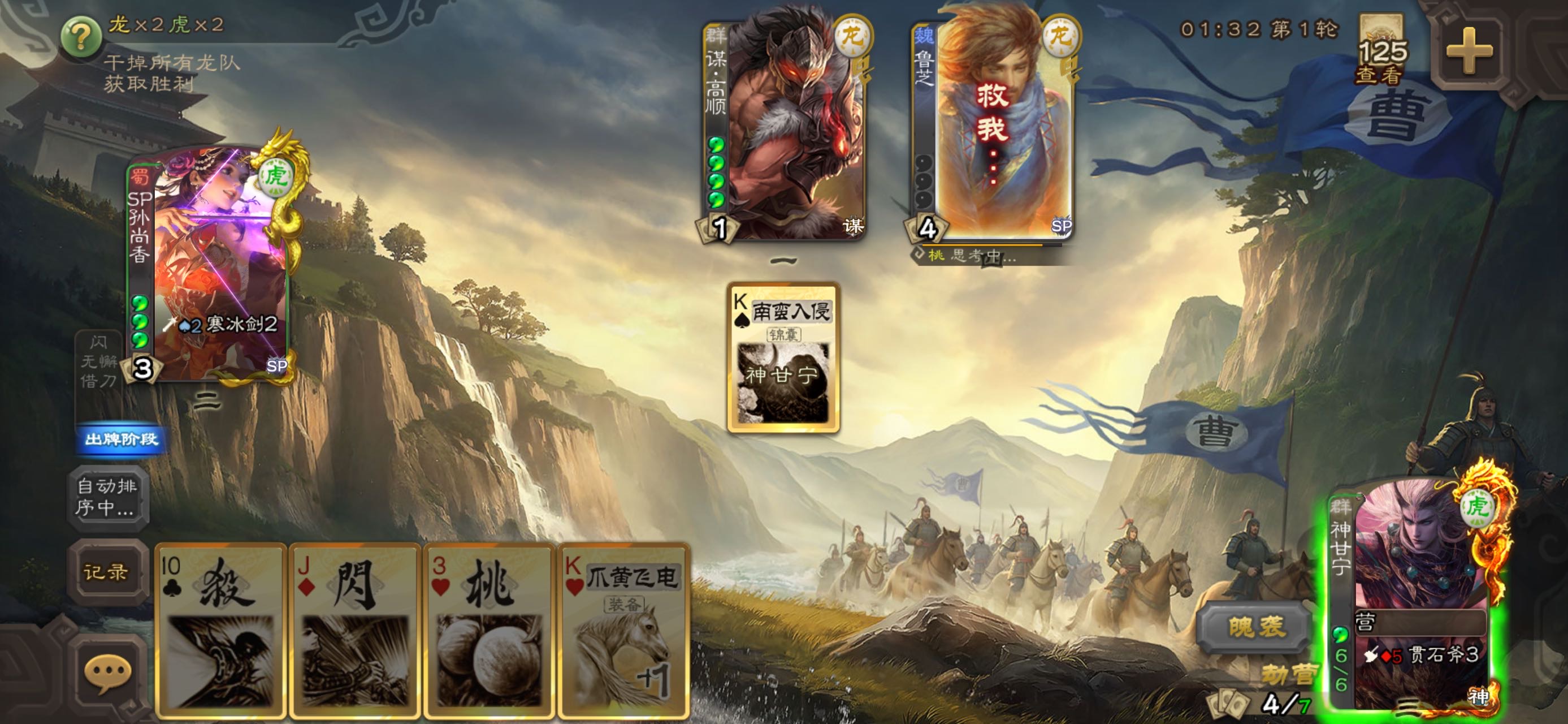The width and height of the screenshot is (1568, 724).
Task: Choose the J of diamonds 闪 card
Action: pos(355,630)
